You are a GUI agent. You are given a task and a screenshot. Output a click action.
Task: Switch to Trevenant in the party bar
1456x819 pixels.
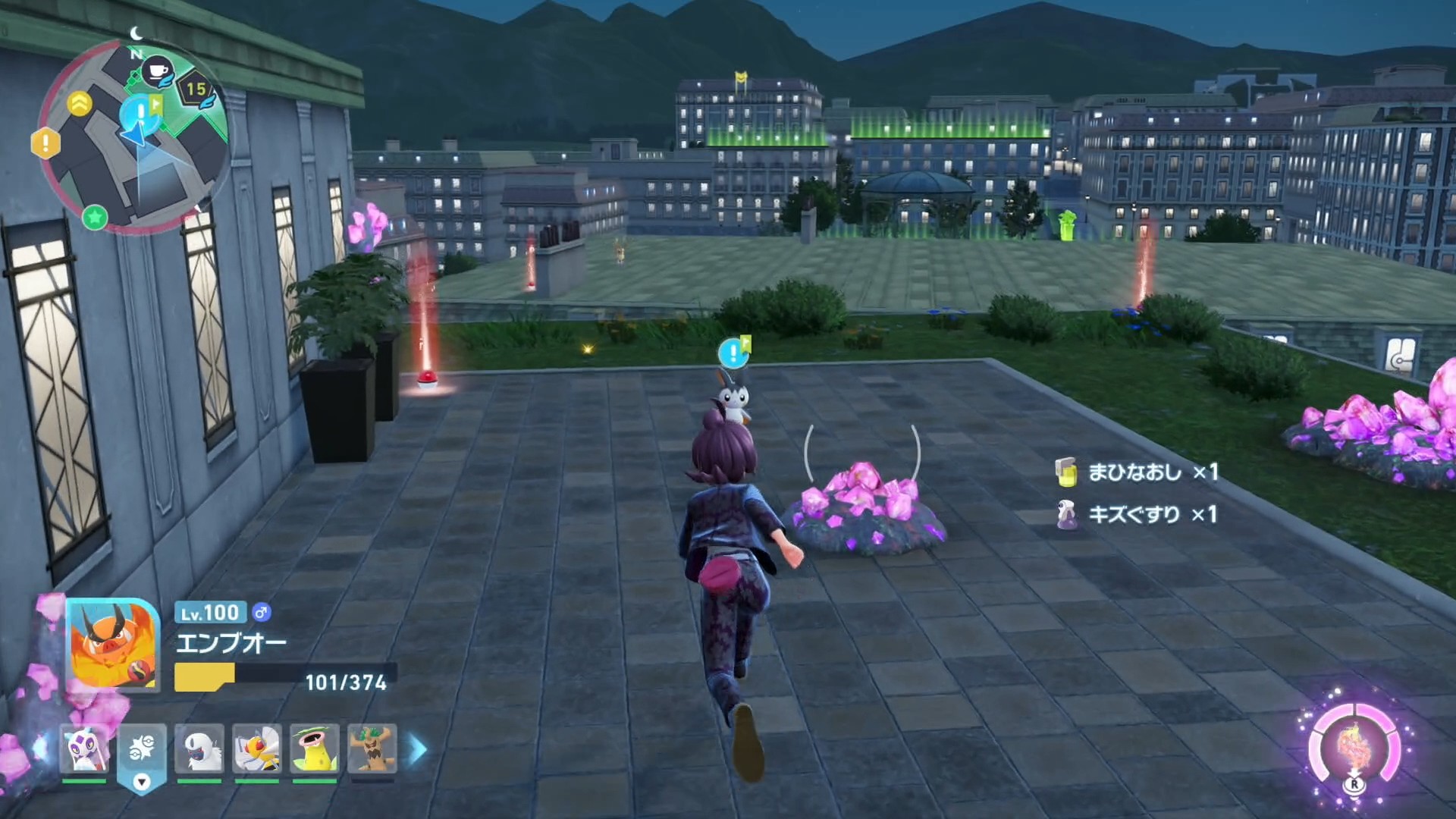pos(372,749)
